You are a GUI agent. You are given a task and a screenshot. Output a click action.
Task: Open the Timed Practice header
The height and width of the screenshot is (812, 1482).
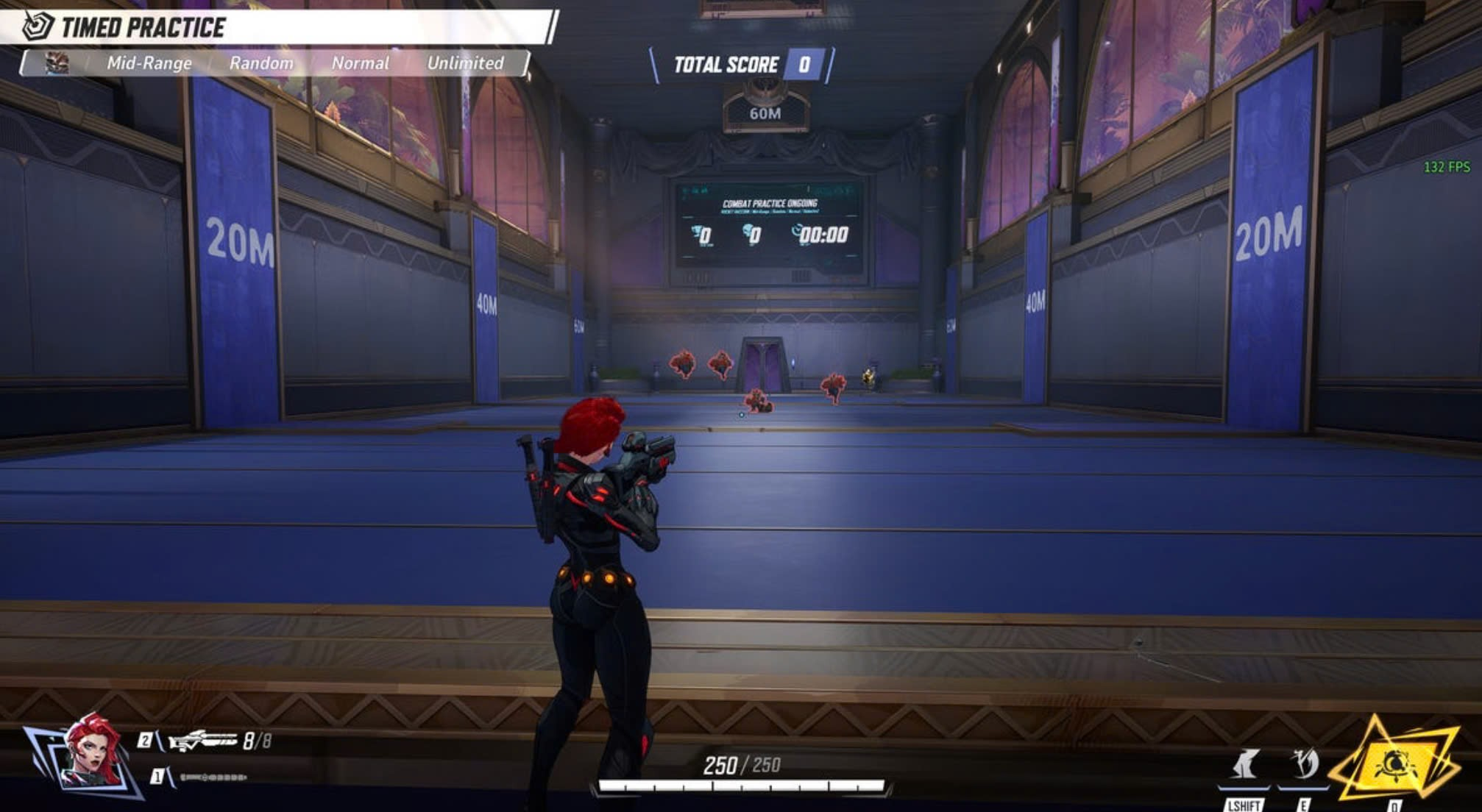click(x=143, y=27)
